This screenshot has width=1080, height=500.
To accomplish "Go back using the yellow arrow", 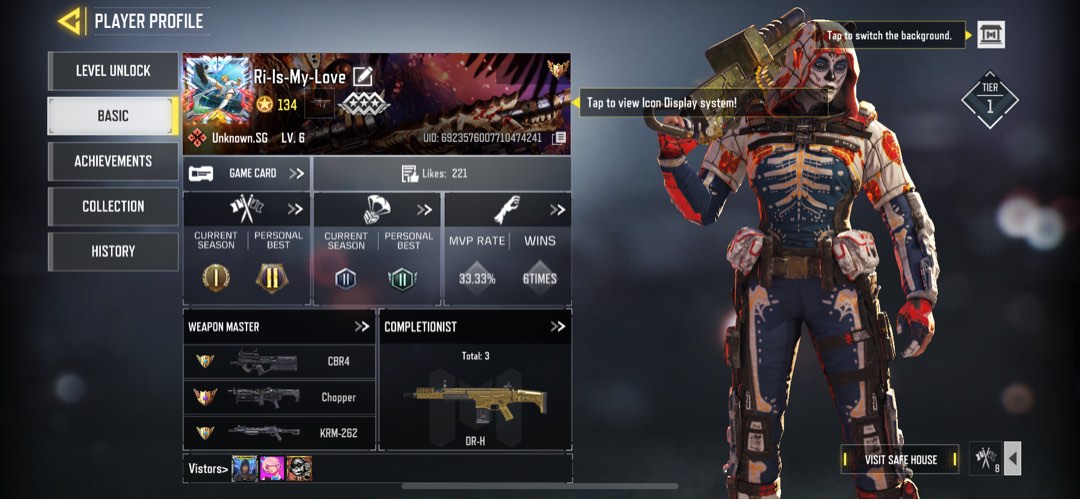I will coord(69,21).
